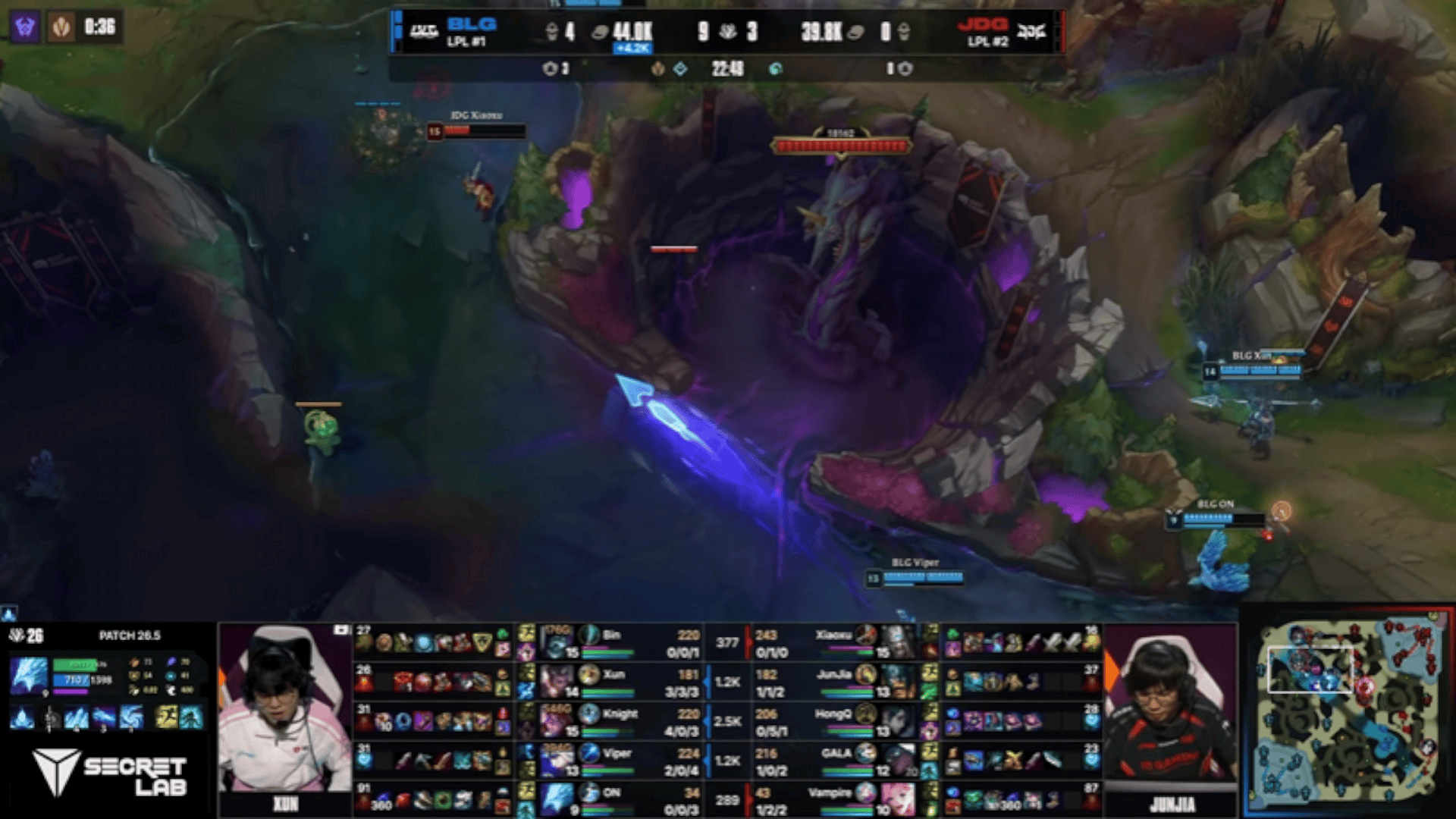The width and height of the screenshot is (1456, 819).
Task: Click Viper's champion portrait in scoreboard
Action: click(557, 761)
